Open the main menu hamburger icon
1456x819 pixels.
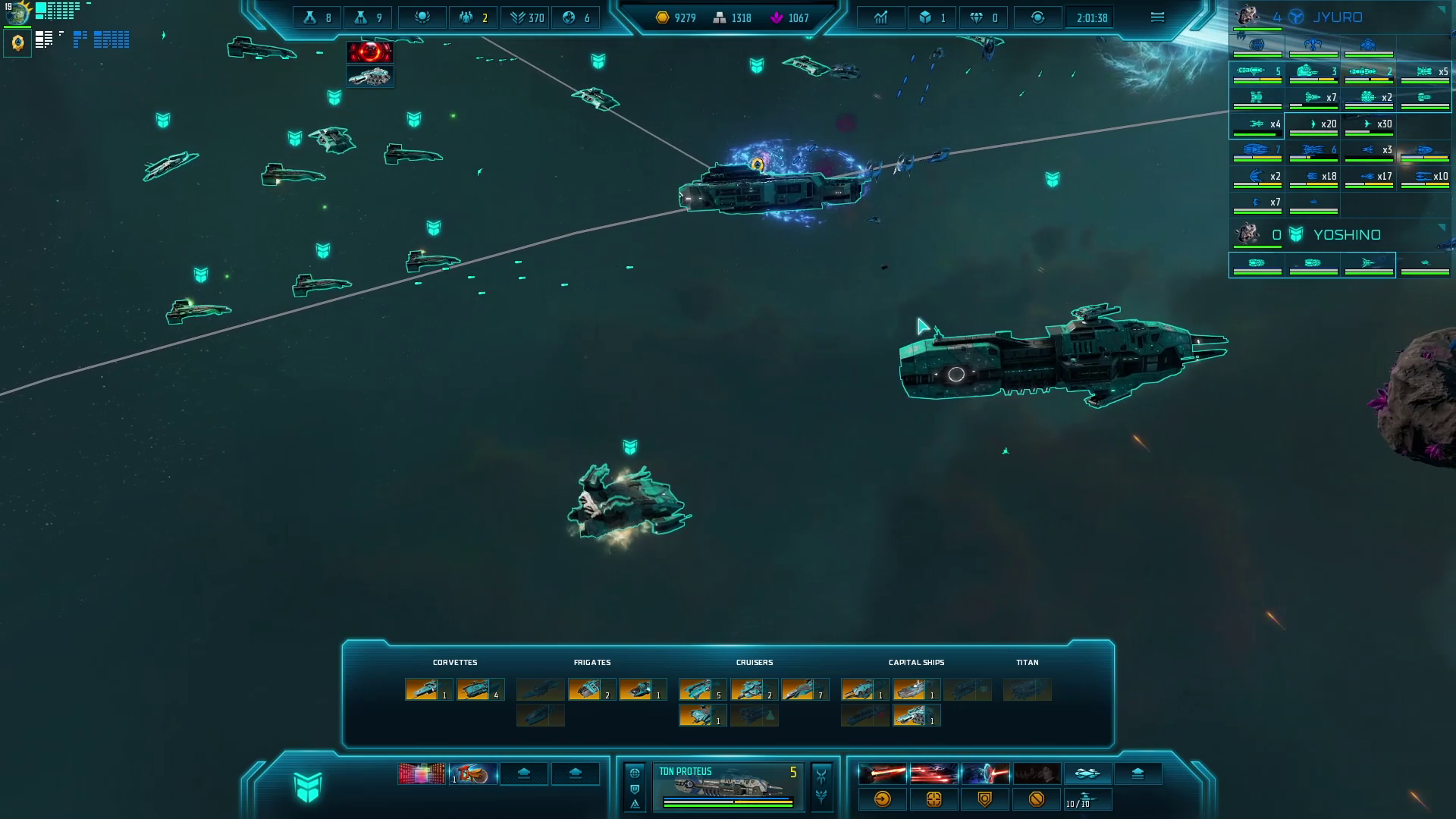1157,17
